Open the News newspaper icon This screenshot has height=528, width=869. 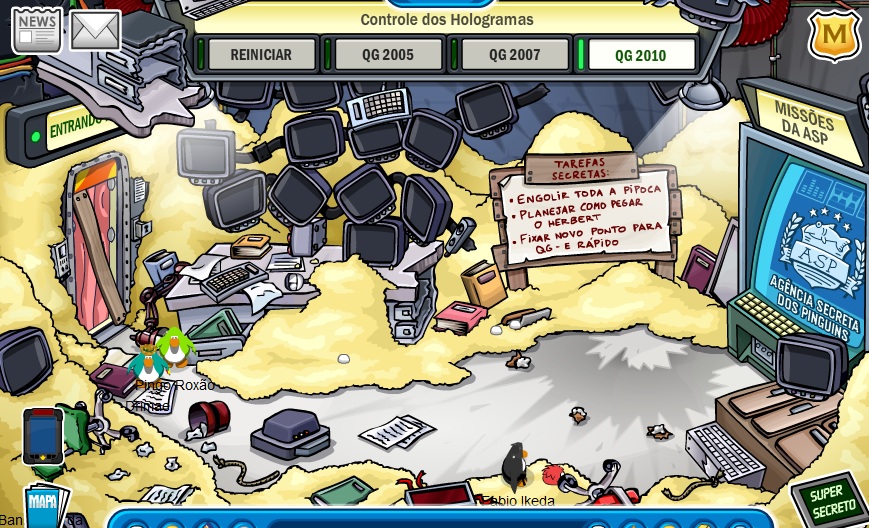(x=36, y=30)
